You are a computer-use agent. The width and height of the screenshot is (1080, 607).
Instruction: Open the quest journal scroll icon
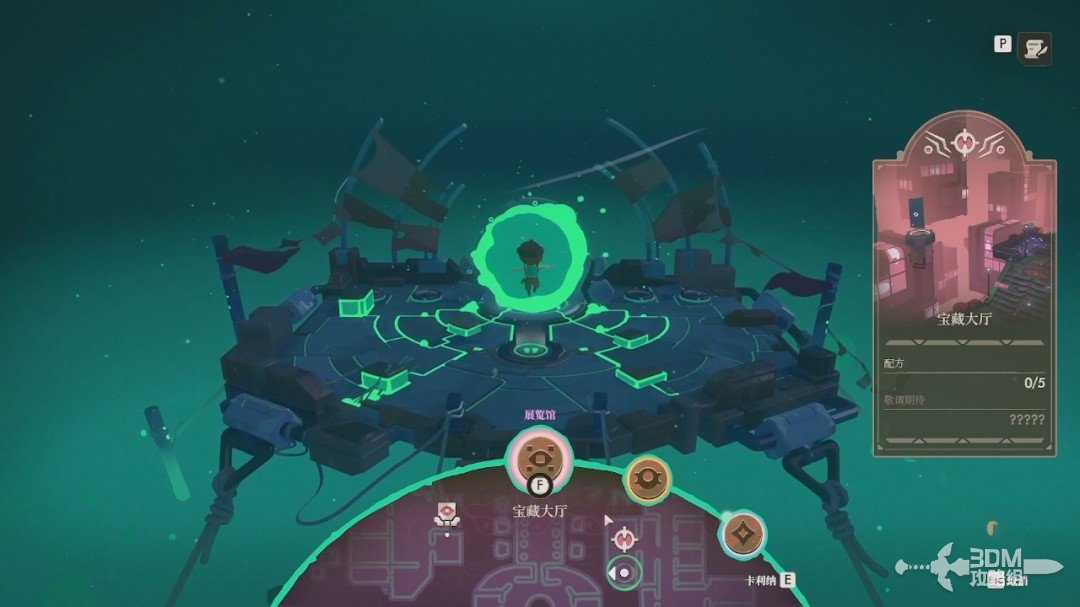[x=1035, y=47]
